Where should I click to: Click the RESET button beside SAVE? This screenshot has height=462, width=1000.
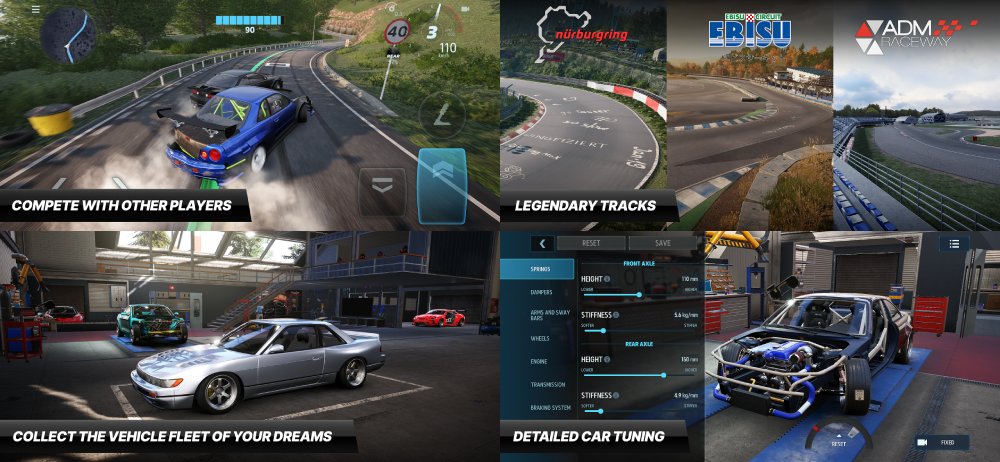click(x=591, y=243)
